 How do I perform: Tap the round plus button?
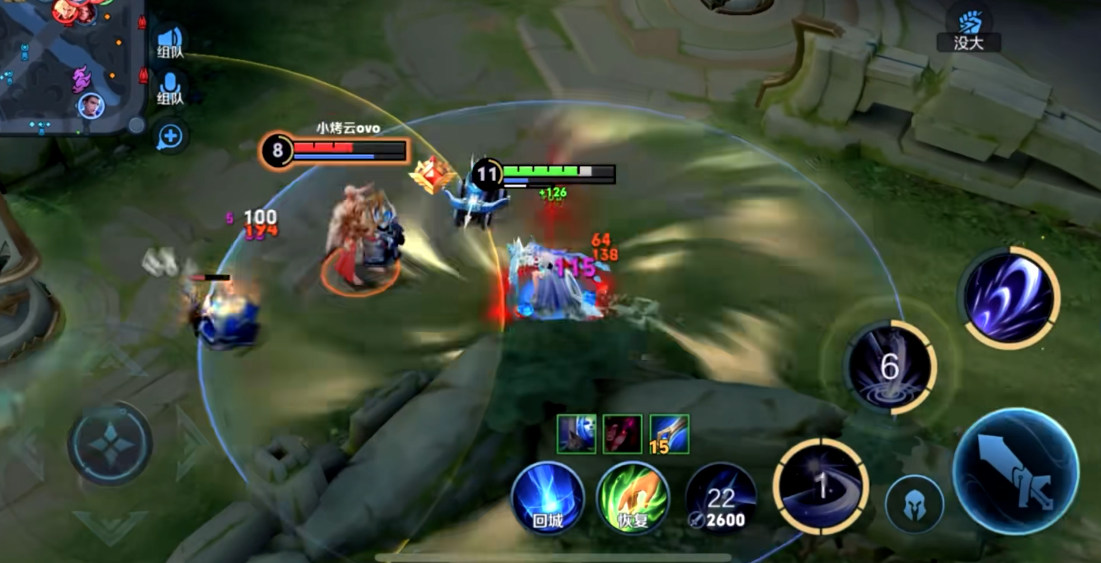tap(170, 137)
